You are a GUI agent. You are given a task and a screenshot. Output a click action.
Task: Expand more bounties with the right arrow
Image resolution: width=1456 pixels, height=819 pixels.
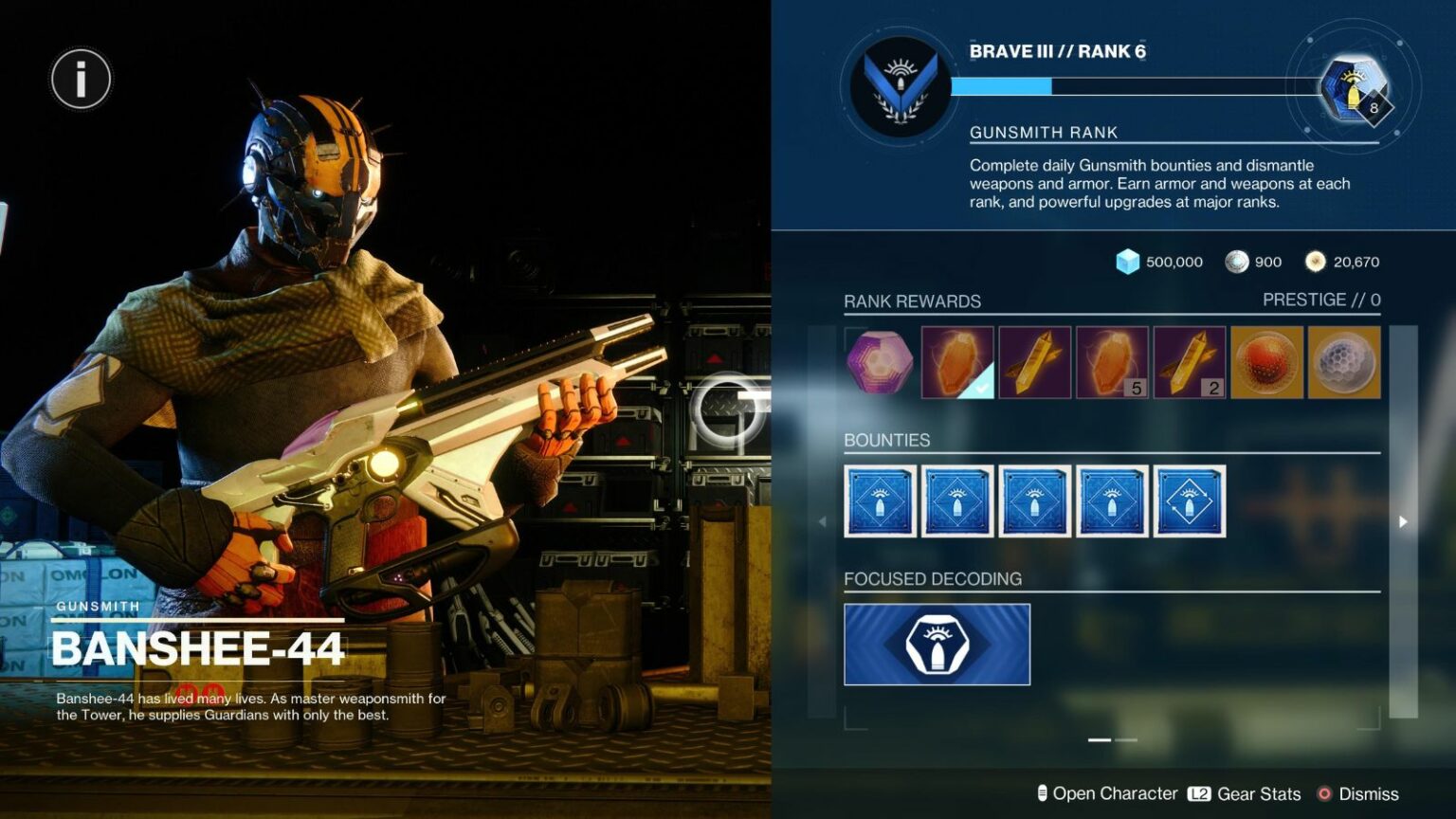coord(1405,520)
